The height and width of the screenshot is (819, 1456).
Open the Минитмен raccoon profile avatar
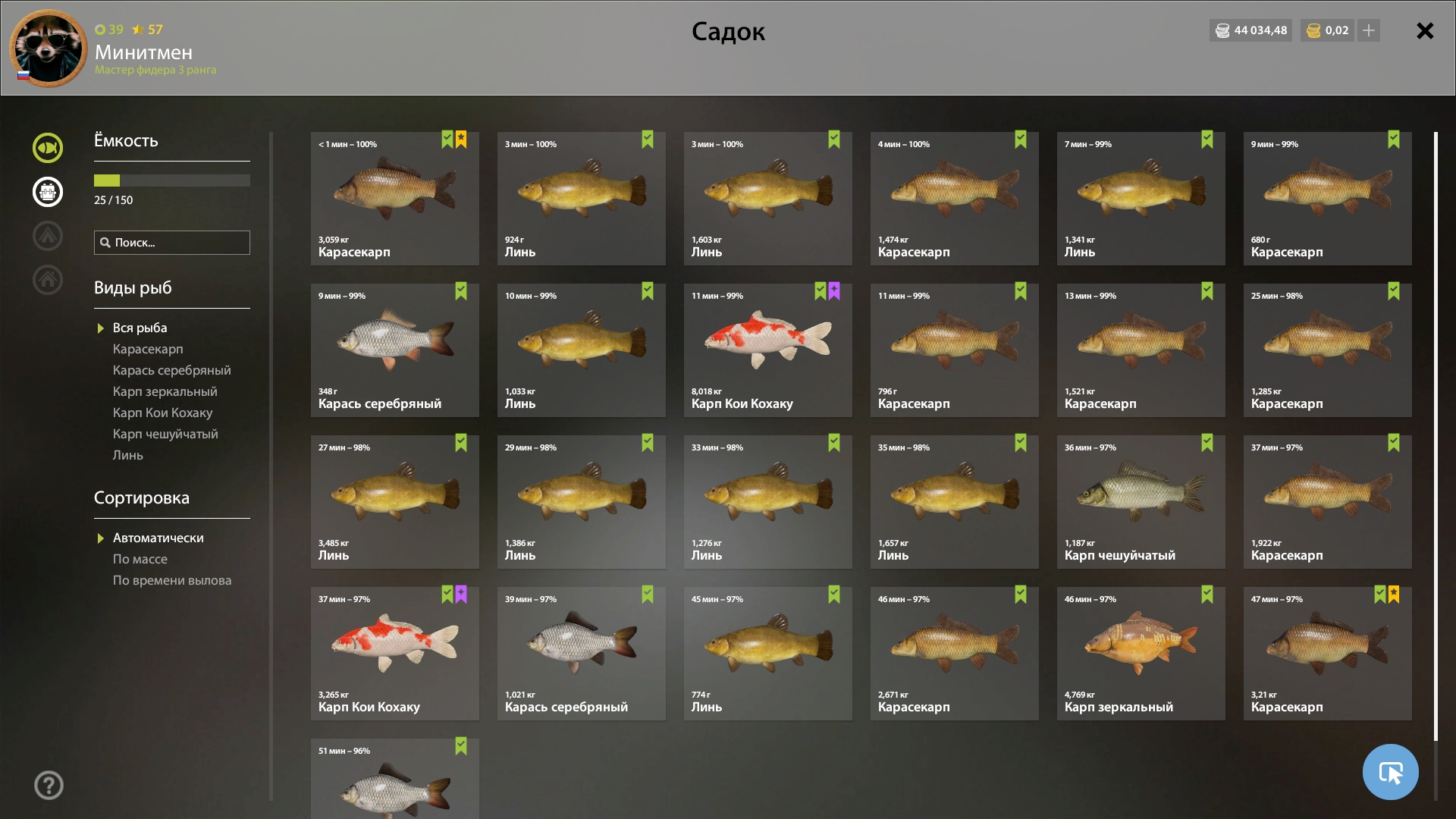[48, 48]
